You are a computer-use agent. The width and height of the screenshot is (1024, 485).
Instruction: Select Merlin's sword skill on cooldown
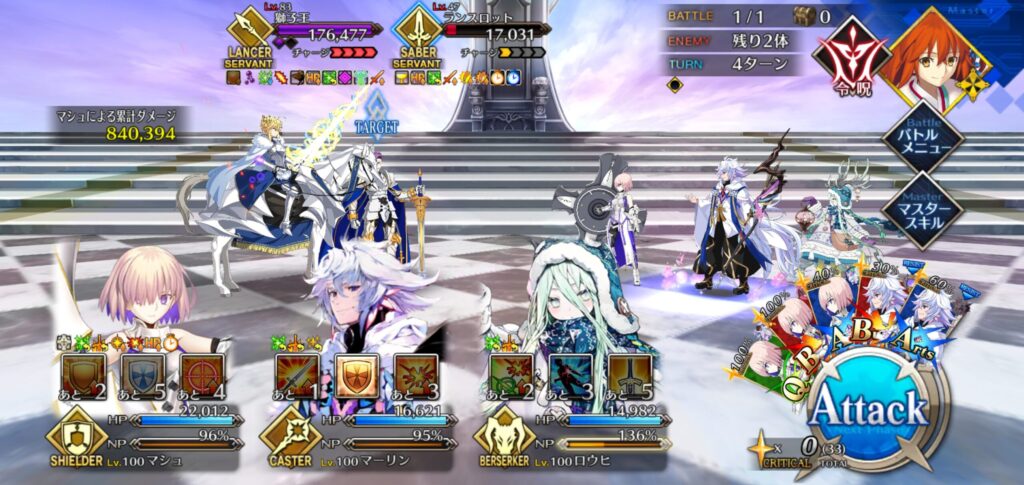298,376
